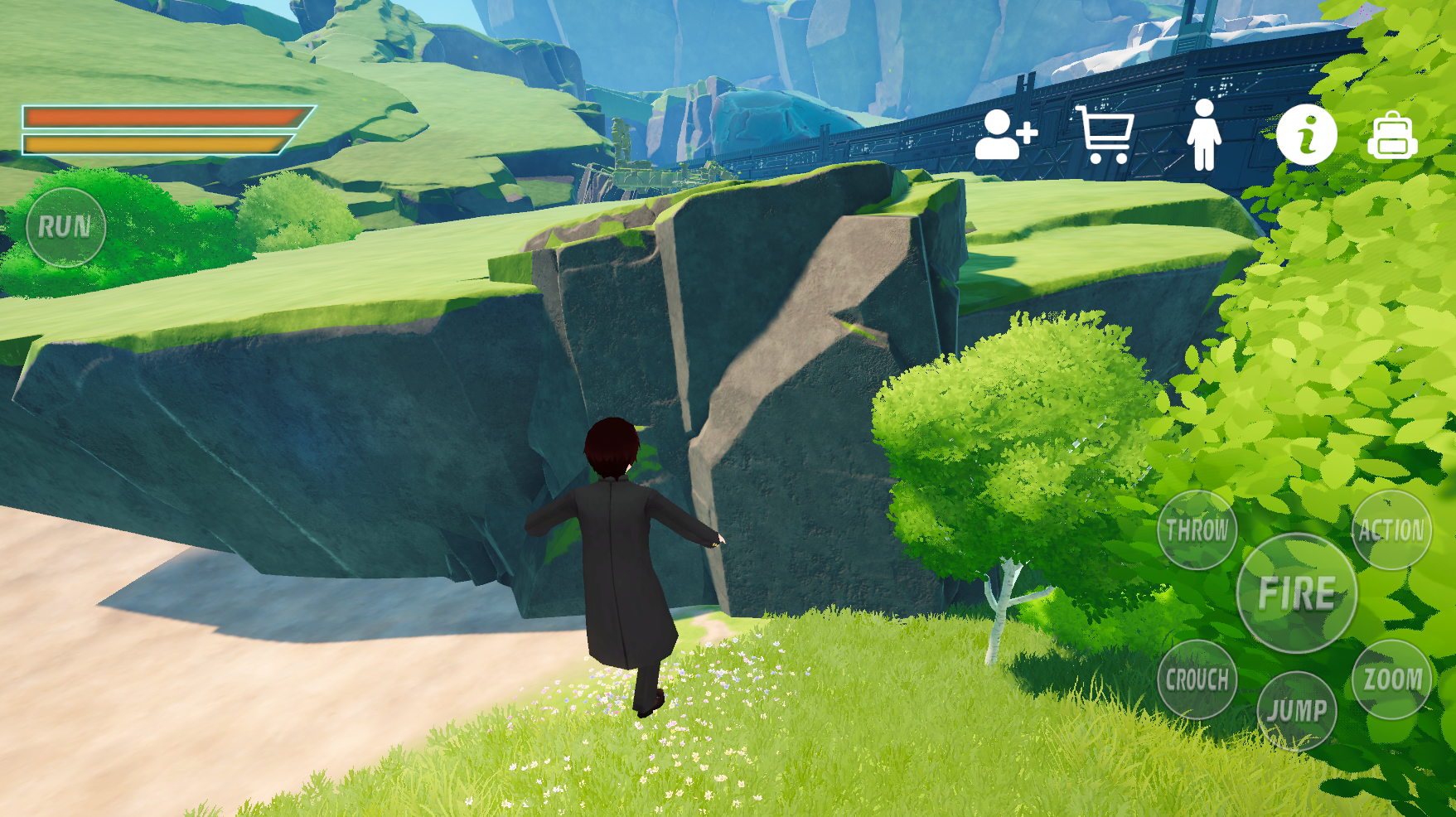
Task: Toggle the ZOOM button
Action: point(1392,679)
